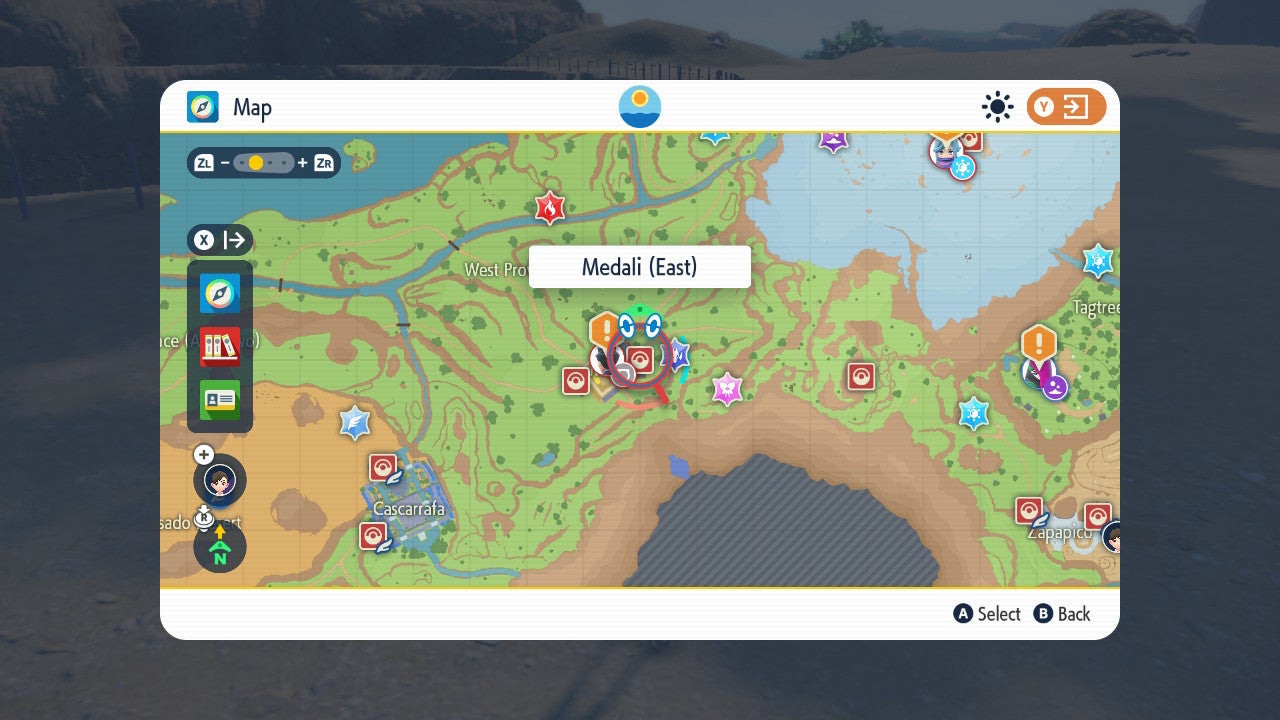Click the R rotate camera toggle near the avatar
1280x720 pixels.
(x=203, y=518)
